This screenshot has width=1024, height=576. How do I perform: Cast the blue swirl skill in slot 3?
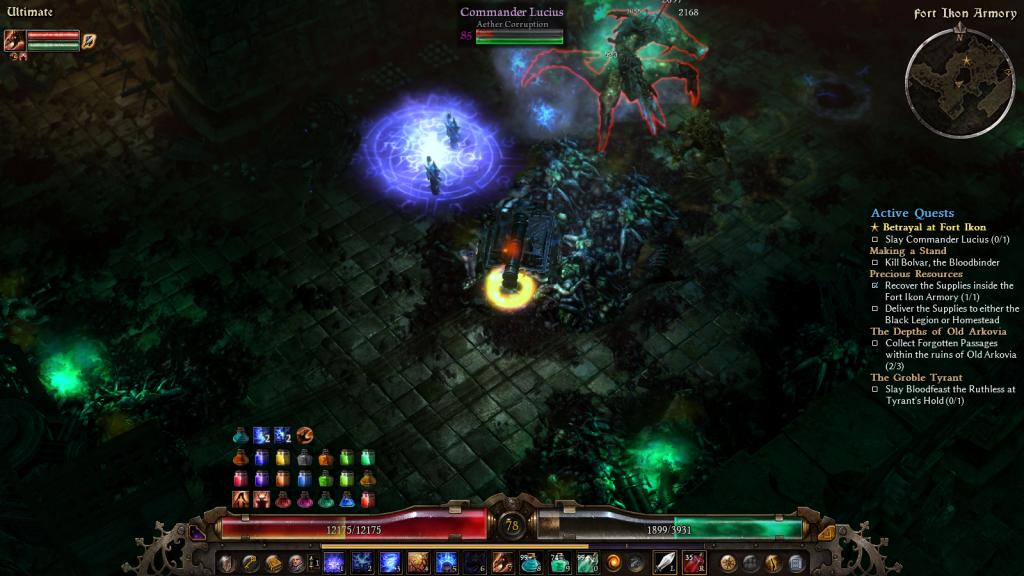point(390,563)
